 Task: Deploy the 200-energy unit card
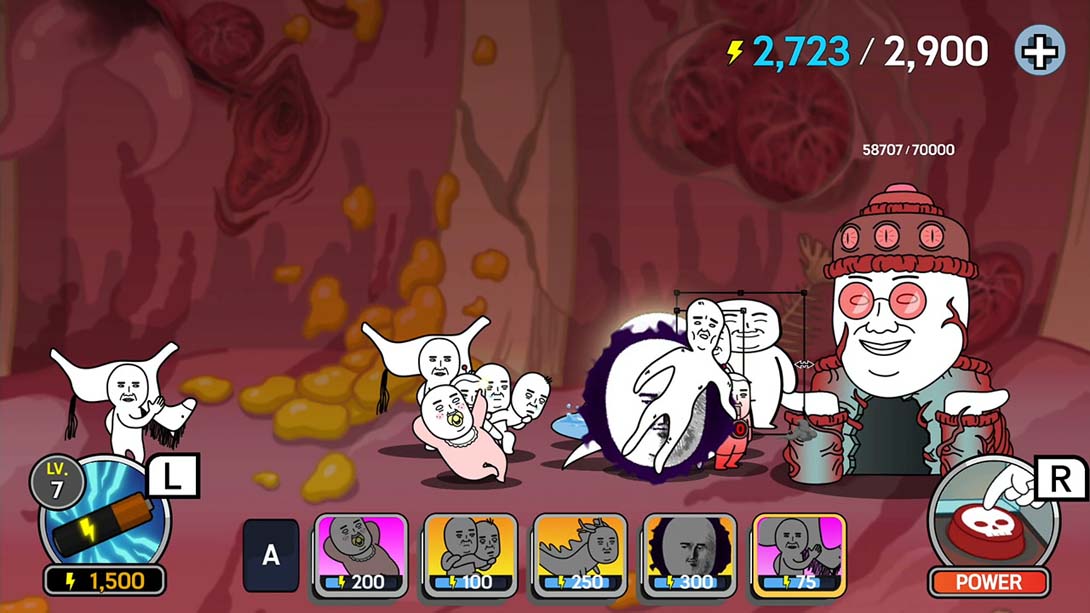pos(361,554)
